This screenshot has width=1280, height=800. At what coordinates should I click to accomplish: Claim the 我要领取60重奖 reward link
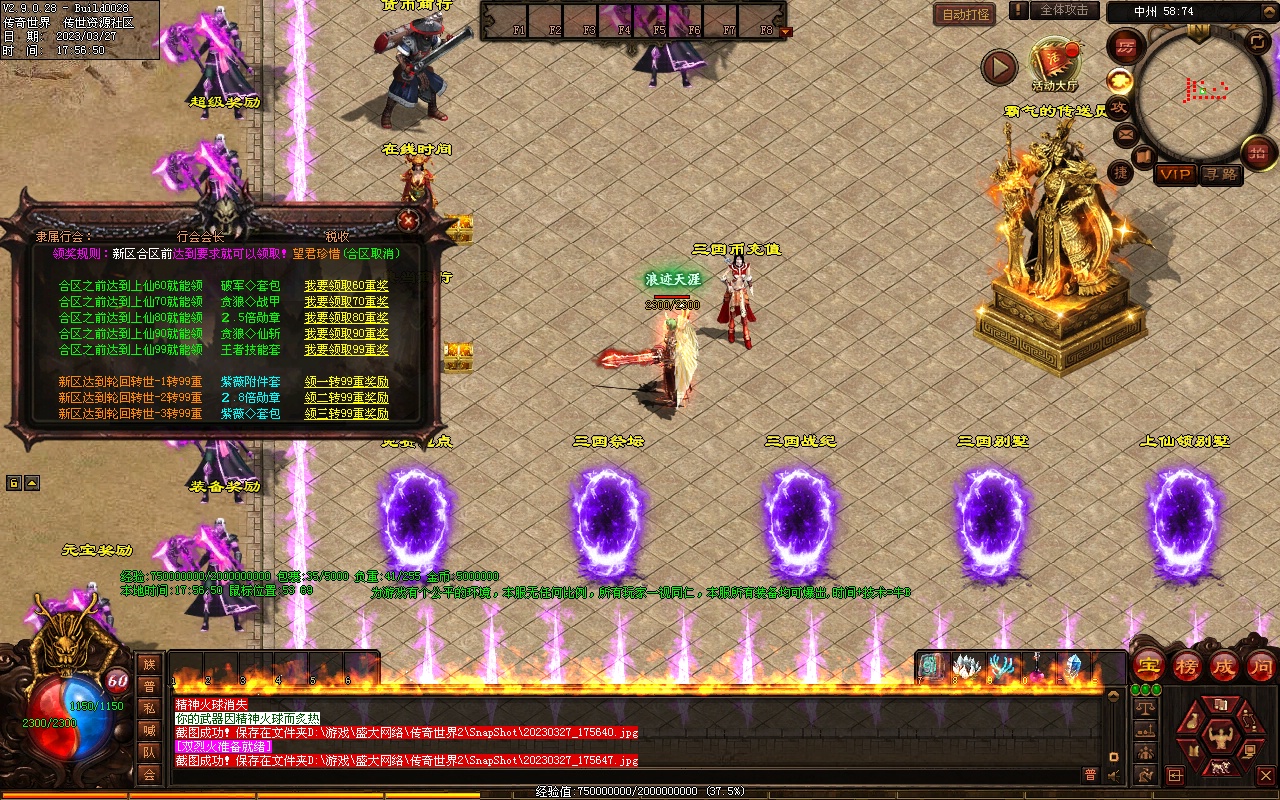346,286
